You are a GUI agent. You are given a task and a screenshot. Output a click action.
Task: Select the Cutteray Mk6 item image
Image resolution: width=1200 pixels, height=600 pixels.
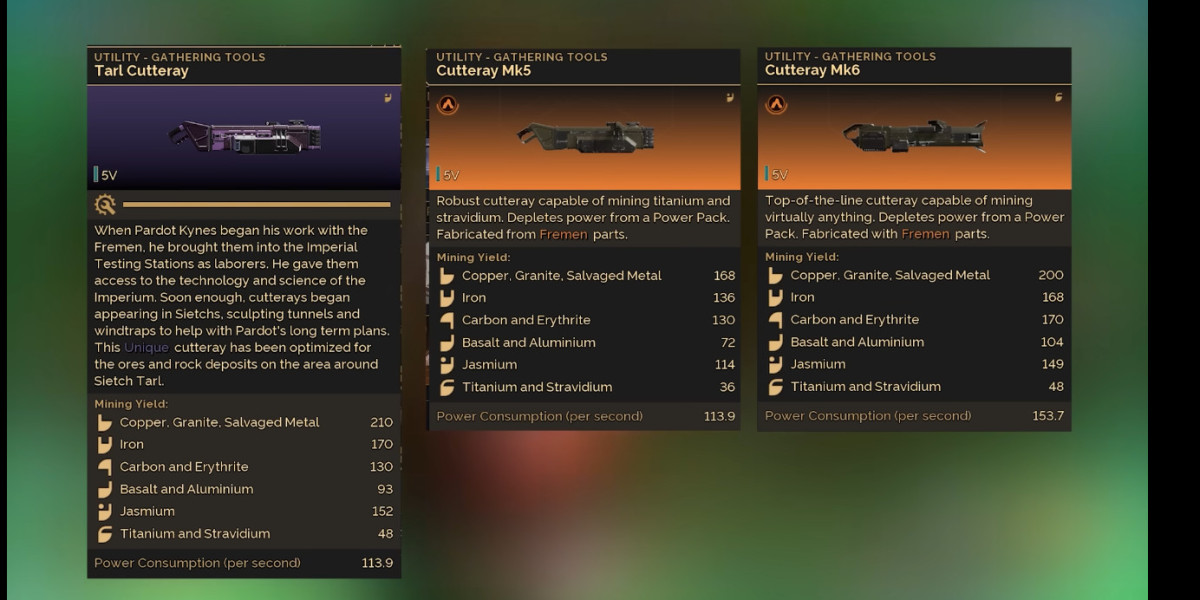tap(913, 134)
